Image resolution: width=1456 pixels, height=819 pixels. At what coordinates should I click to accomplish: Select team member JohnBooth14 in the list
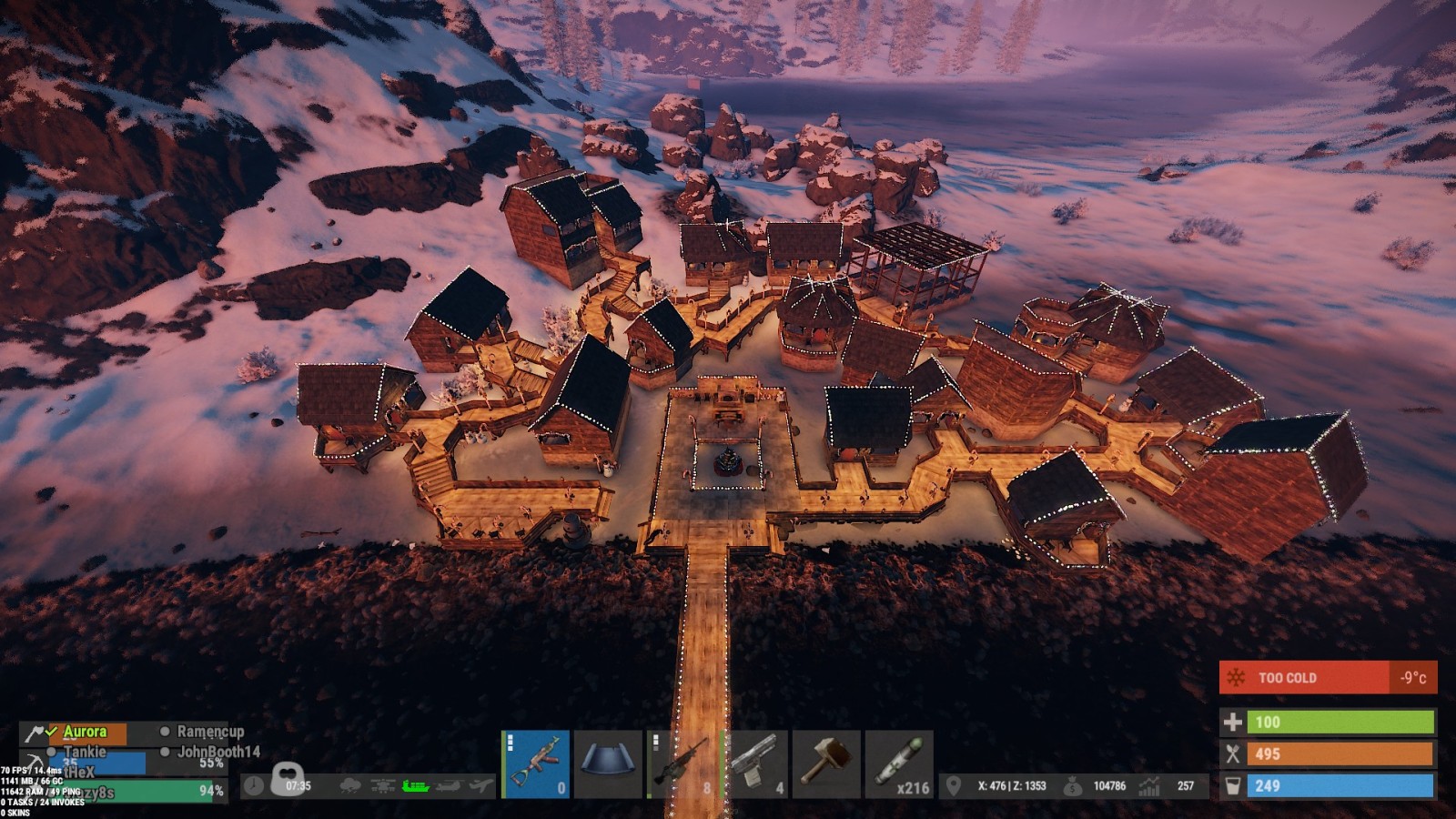point(218,752)
